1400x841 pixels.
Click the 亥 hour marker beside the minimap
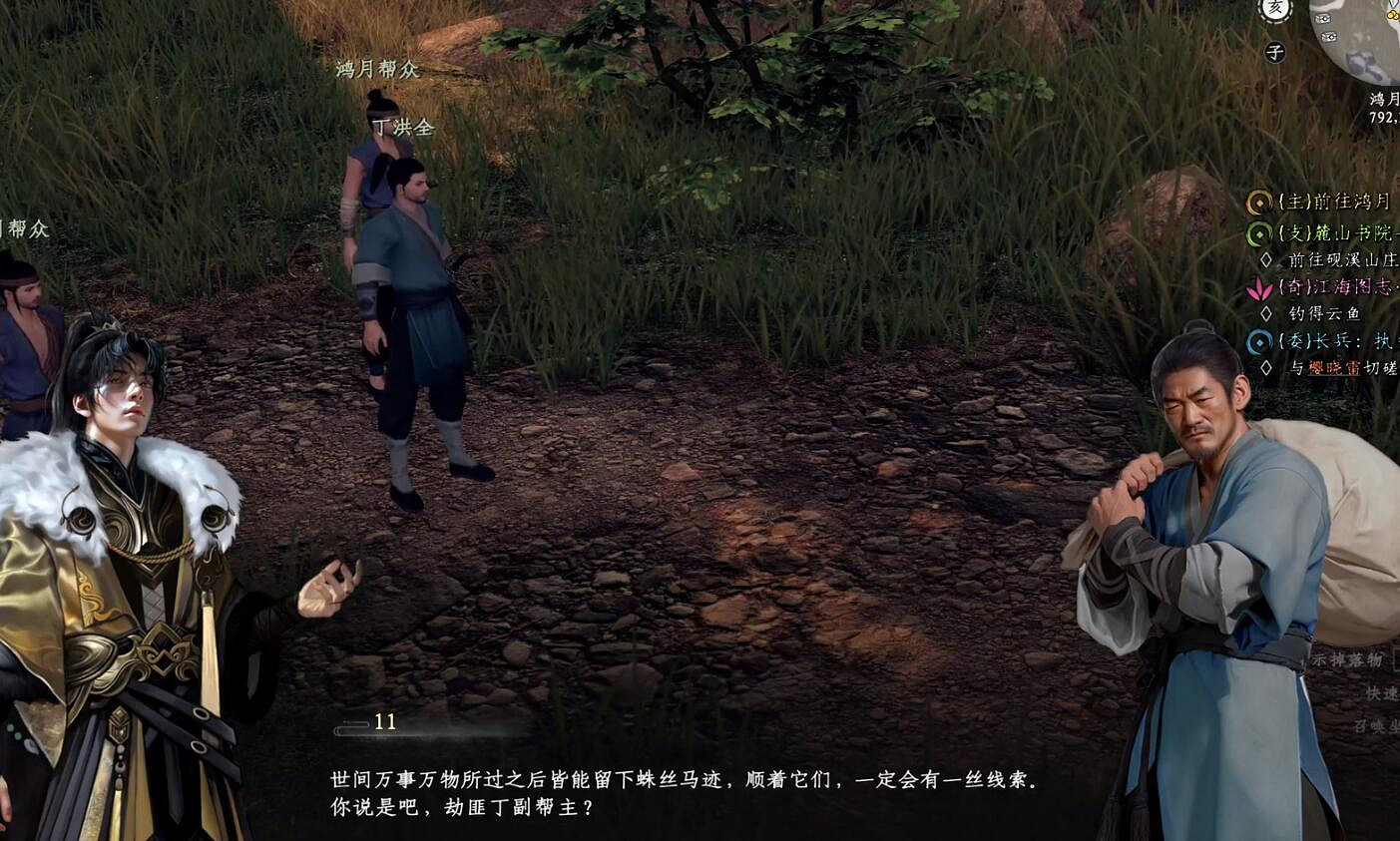(x=1275, y=7)
